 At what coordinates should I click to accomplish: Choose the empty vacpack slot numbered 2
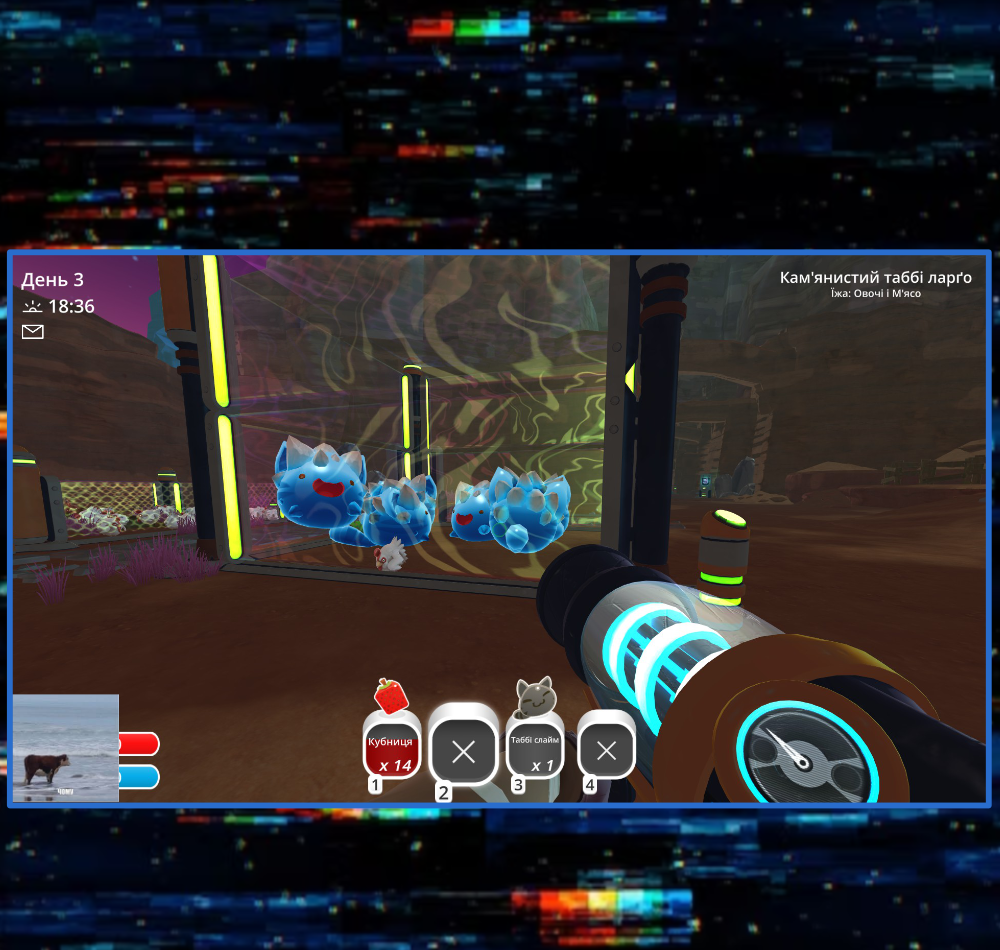click(x=463, y=751)
